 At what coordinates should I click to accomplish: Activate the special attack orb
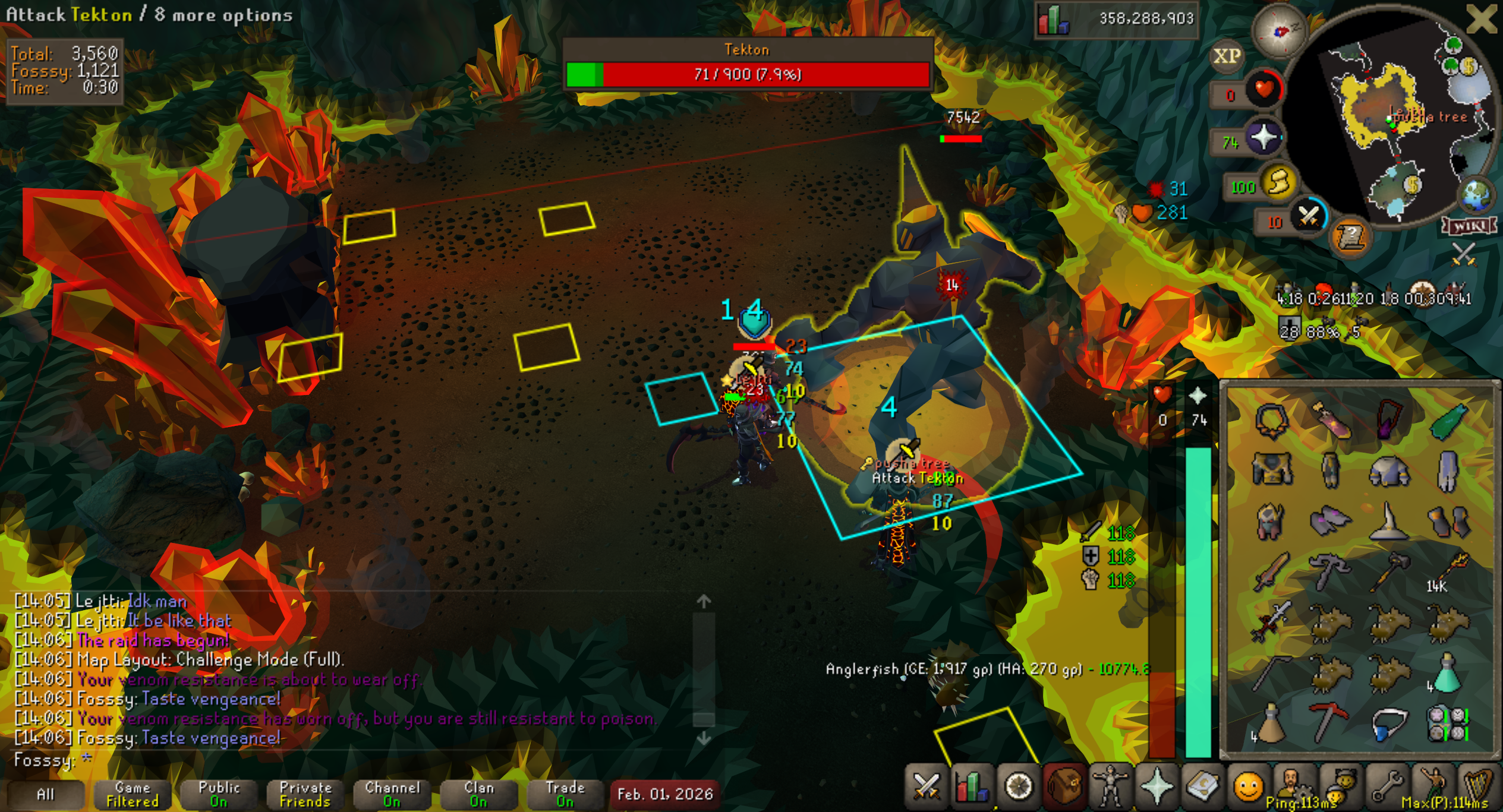click(x=1307, y=217)
